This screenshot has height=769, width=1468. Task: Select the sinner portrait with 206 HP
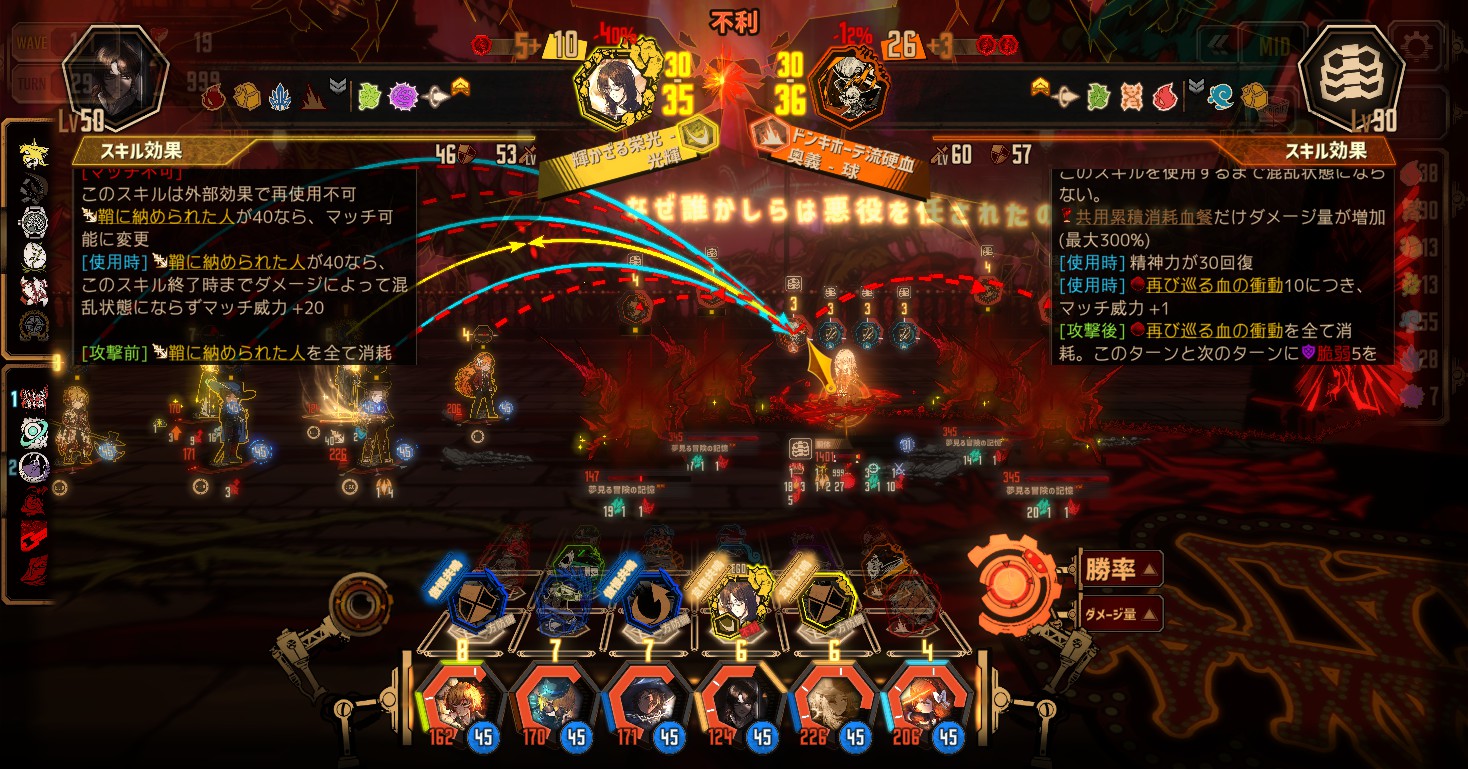click(919, 702)
